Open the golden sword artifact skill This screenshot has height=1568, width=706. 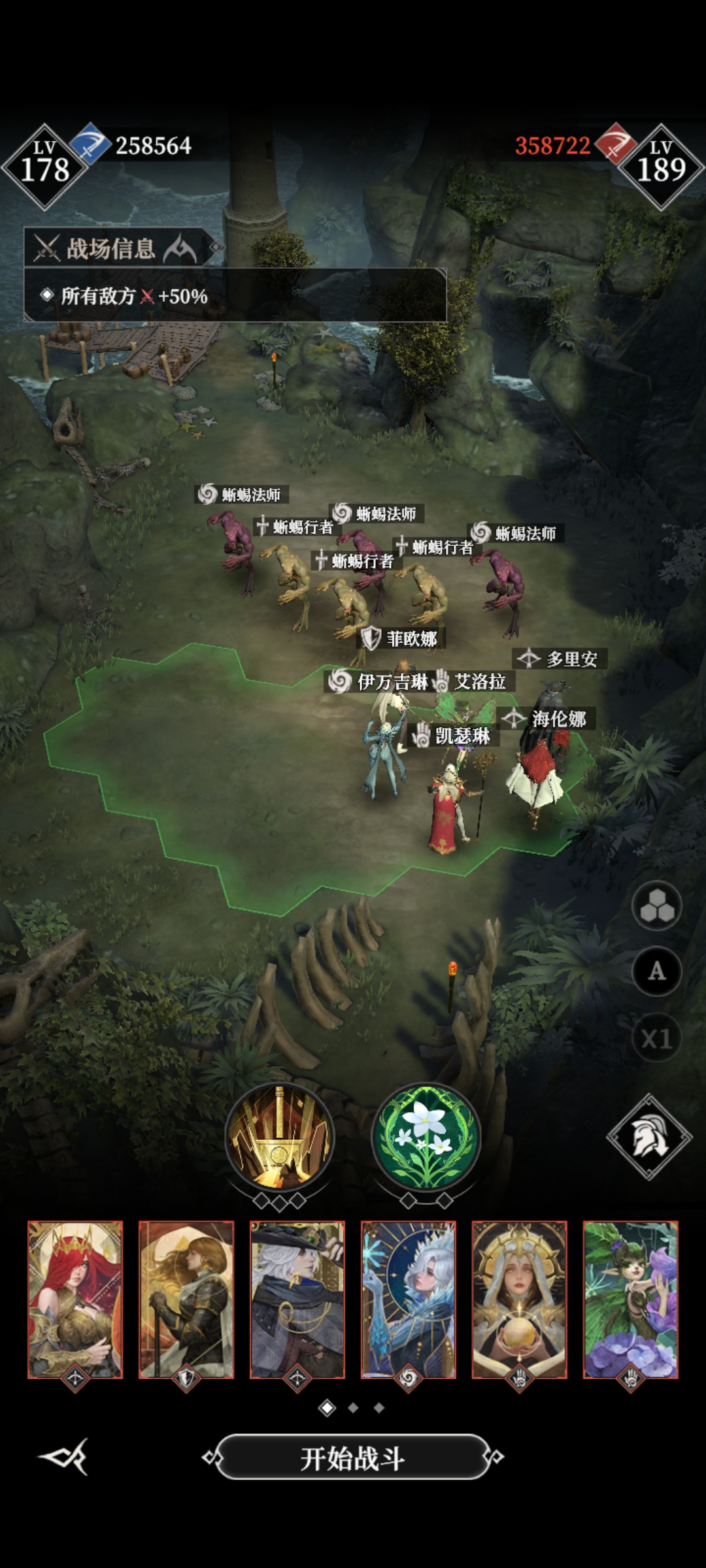(x=279, y=1137)
